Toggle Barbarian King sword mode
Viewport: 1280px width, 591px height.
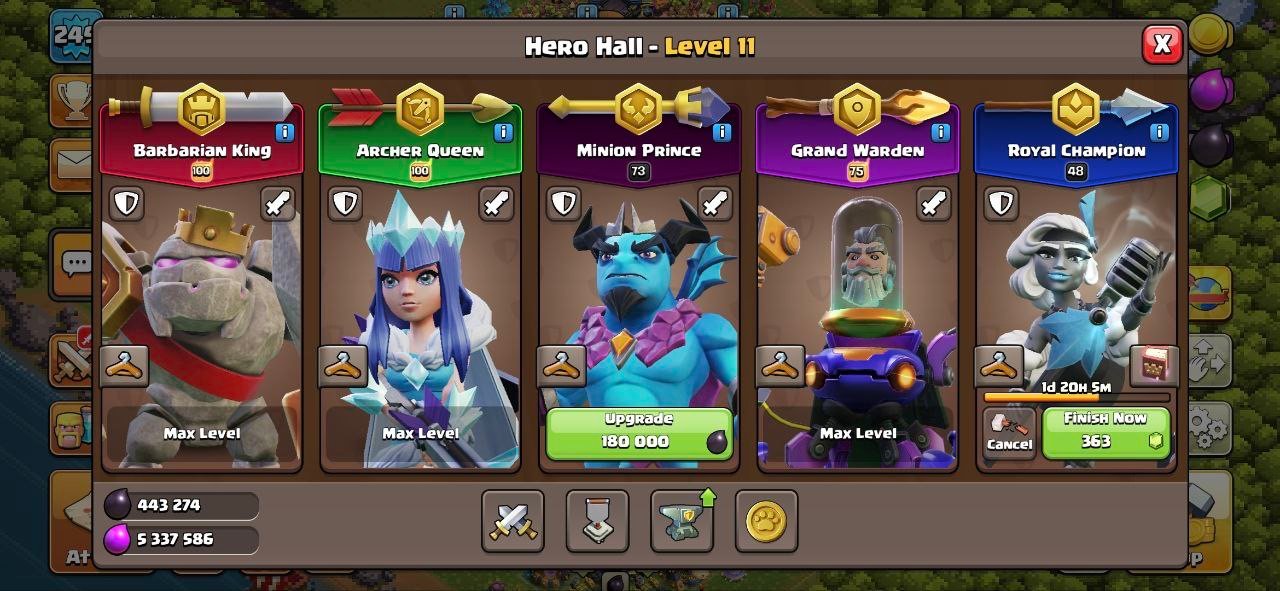point(278,204)
